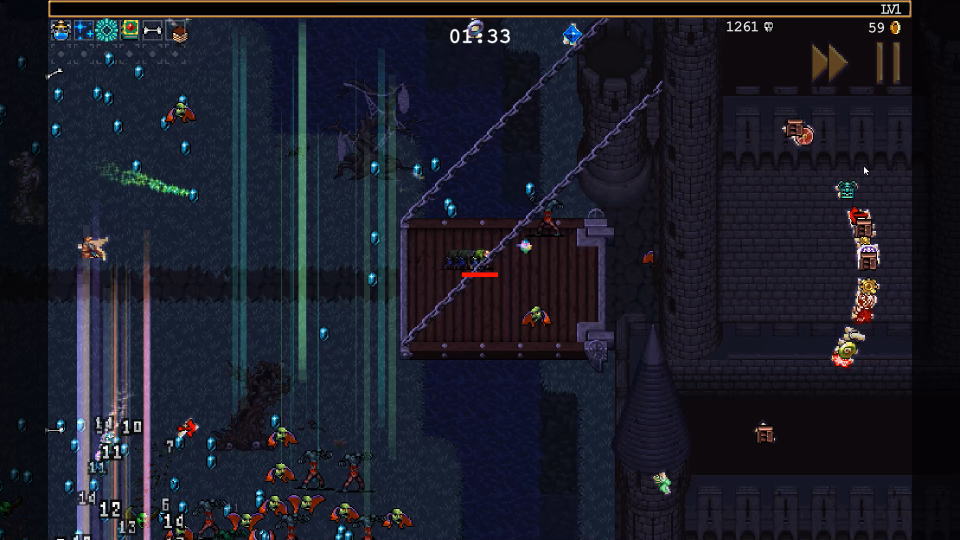Image resolution: width=960 pixels, height=540 pixels.
Task: Select the Santa Water flask weapon icon
Action: click(x=61, y=30)
